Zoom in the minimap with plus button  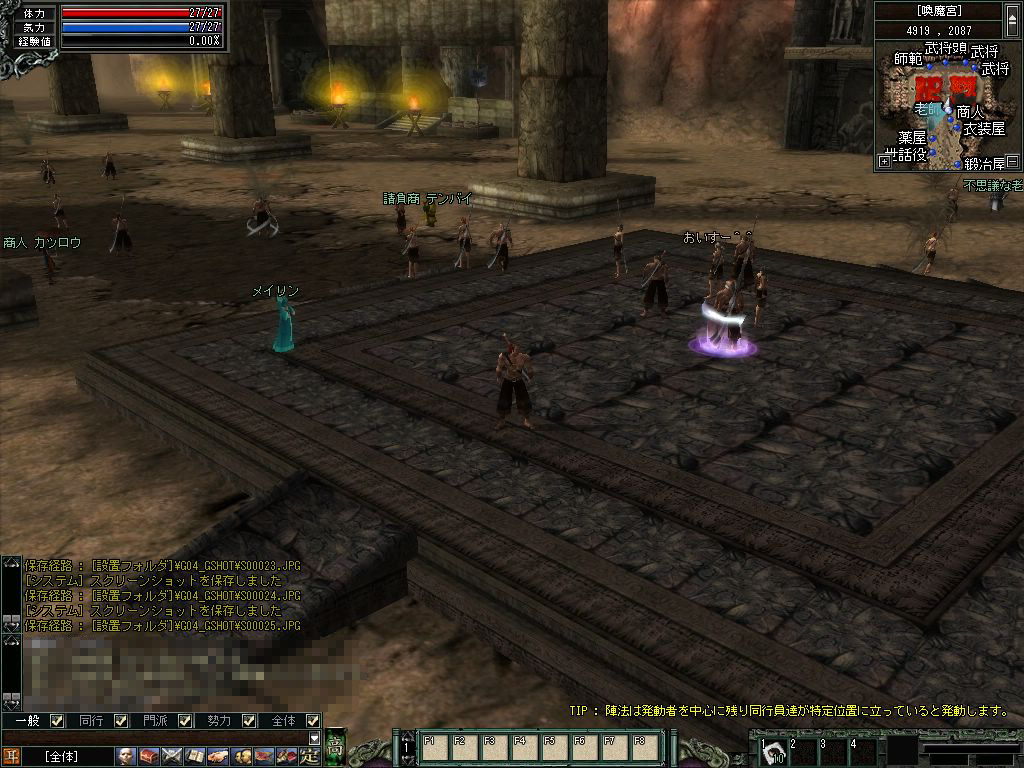pyautogui.click(x=884, y=161)
